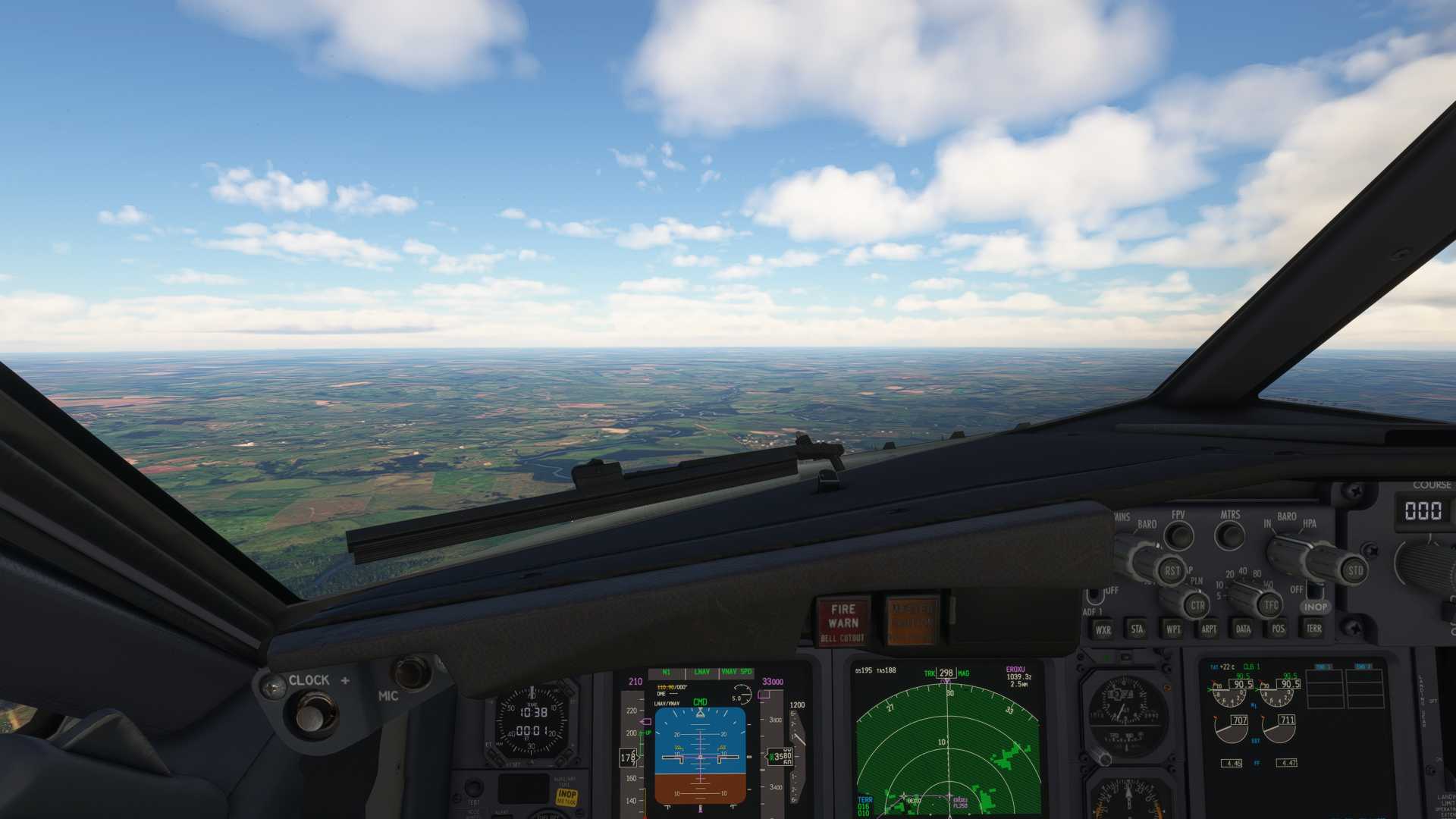Click the FPV flight path vector button
Viewport: 1456px width, 819px height.
[1178, 535]
